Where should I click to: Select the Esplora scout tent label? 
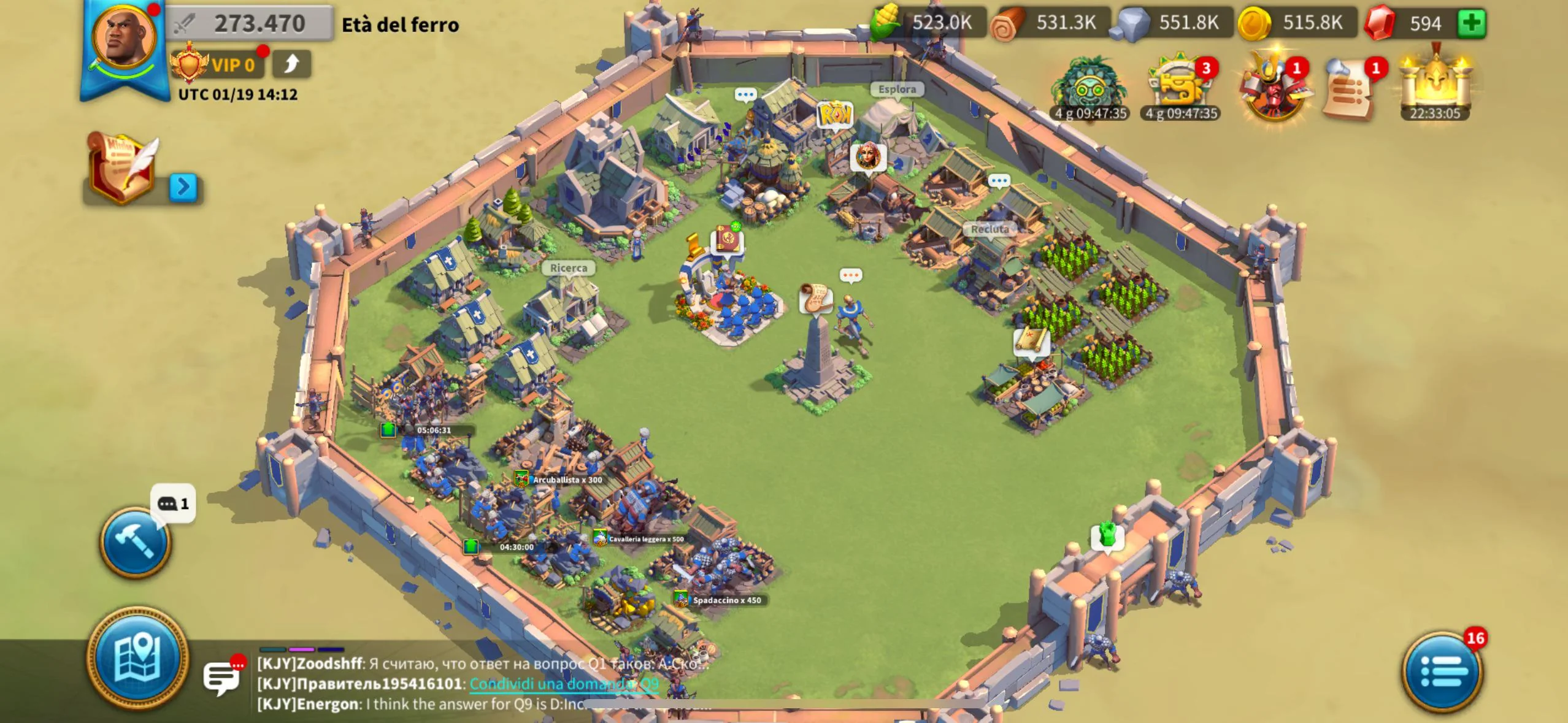897,90
